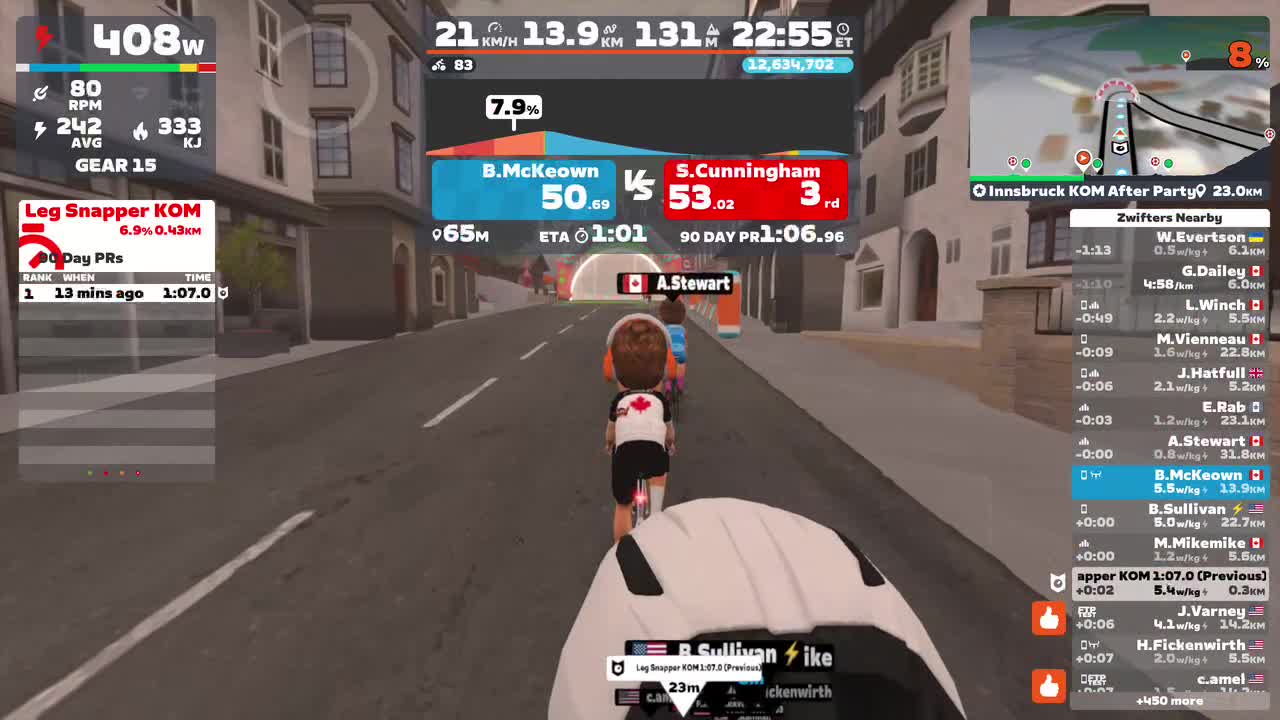This screenshot has height=720, width=1280.
Task: Select the Zwifters Nearby panel header
Action: coord(1169,218)
